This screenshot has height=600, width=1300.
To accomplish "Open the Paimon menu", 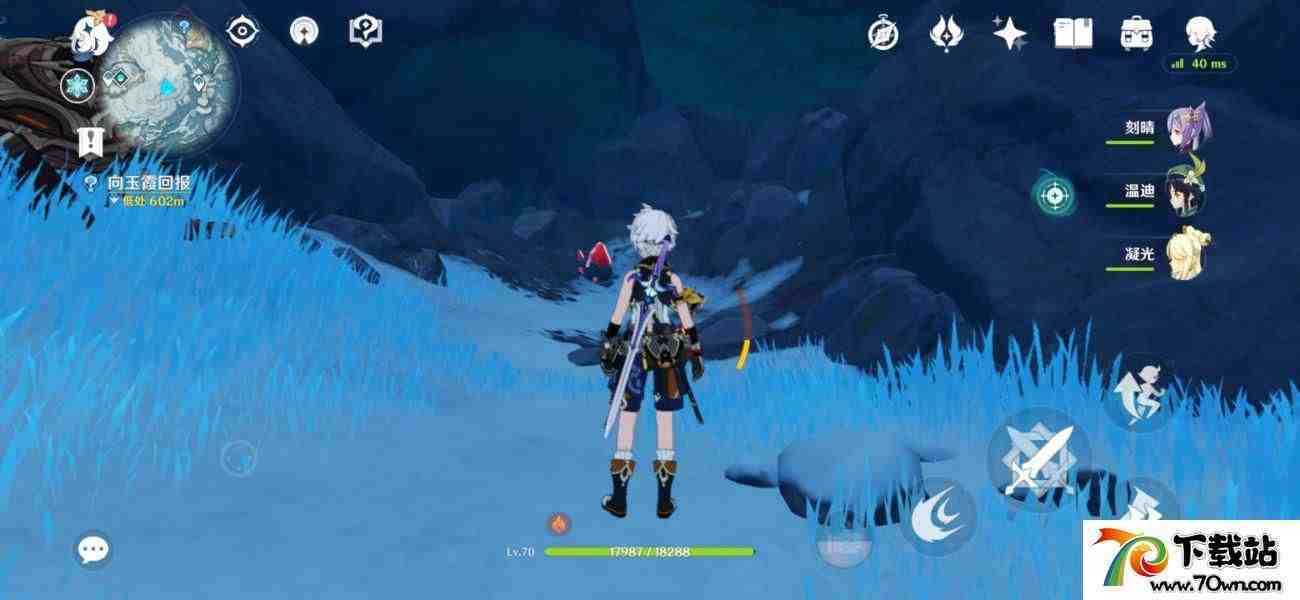I will (87, 33).
